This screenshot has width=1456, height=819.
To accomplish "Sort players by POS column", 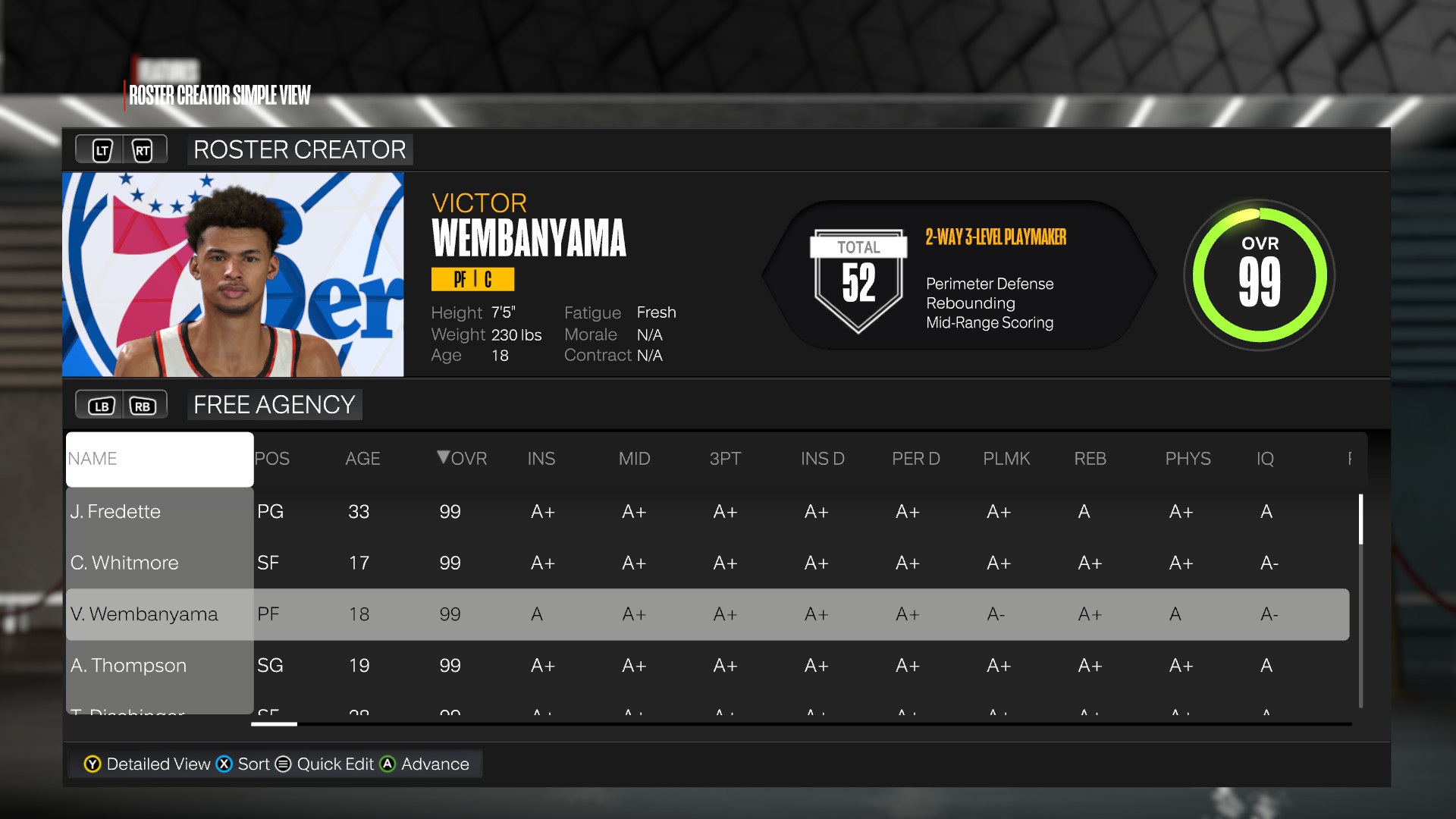I will 271,459.
